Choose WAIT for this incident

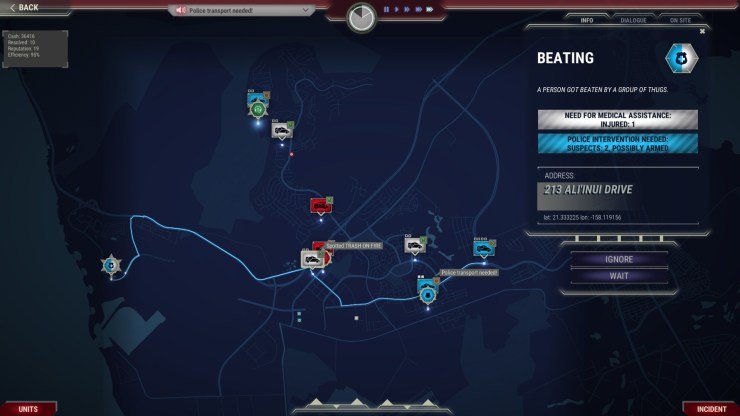click(619, 276)
